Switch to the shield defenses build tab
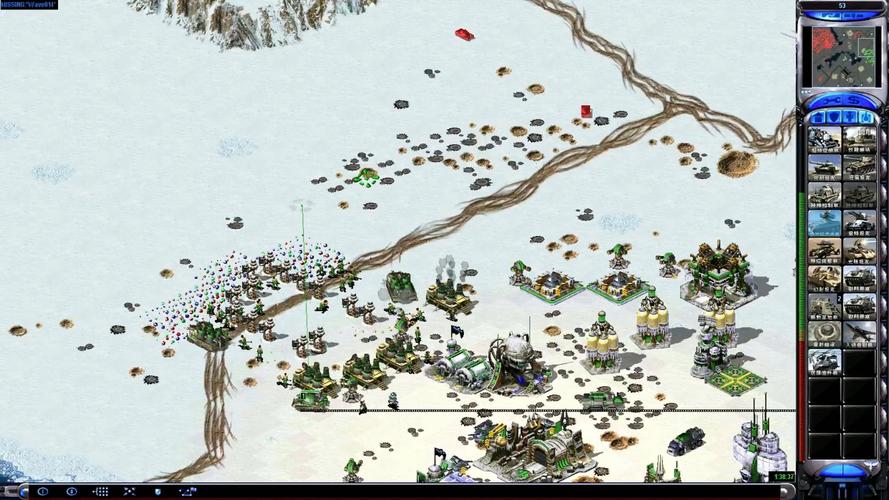The height and width of the screenshot is (500, 889). [833, 117]
